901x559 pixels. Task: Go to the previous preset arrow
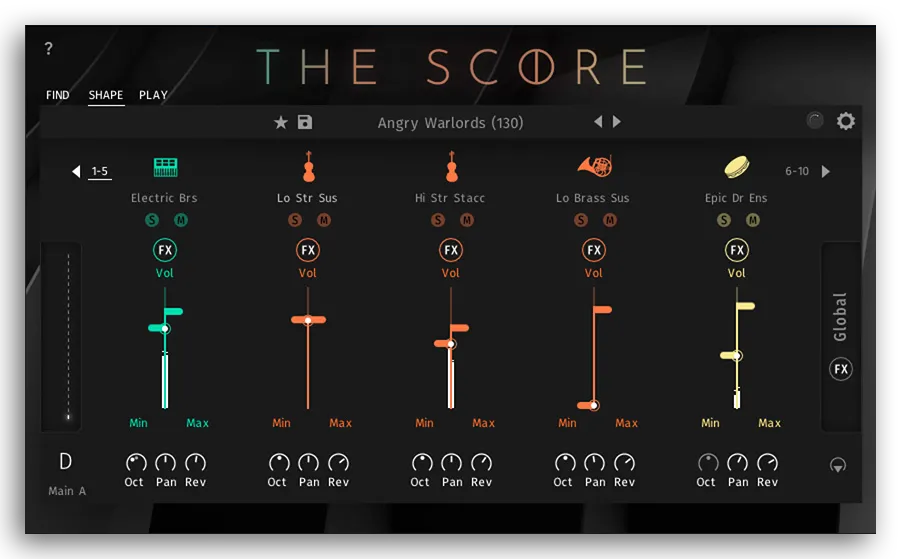click(598, 122)
